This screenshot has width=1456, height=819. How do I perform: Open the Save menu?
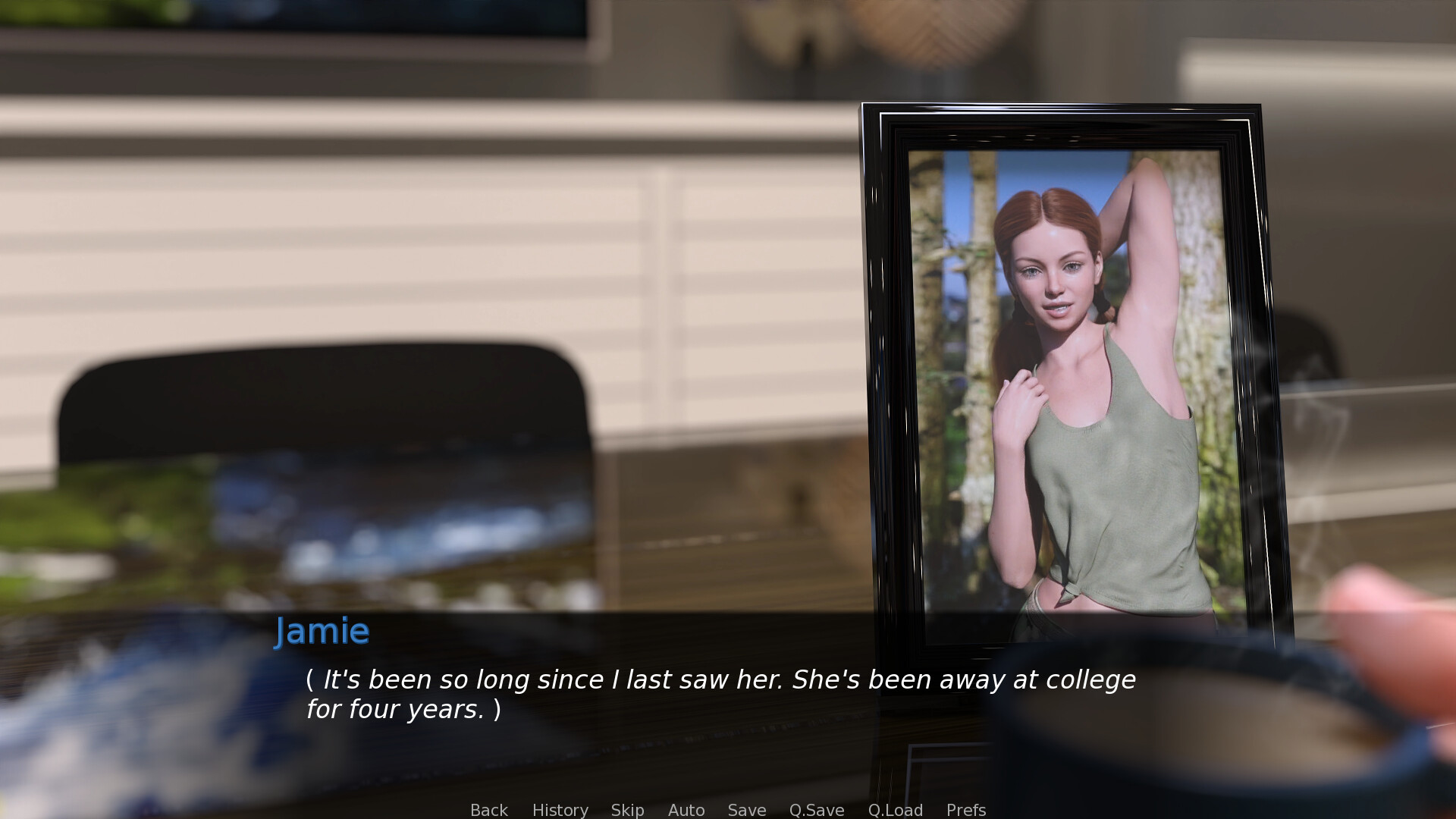point(746,810)
